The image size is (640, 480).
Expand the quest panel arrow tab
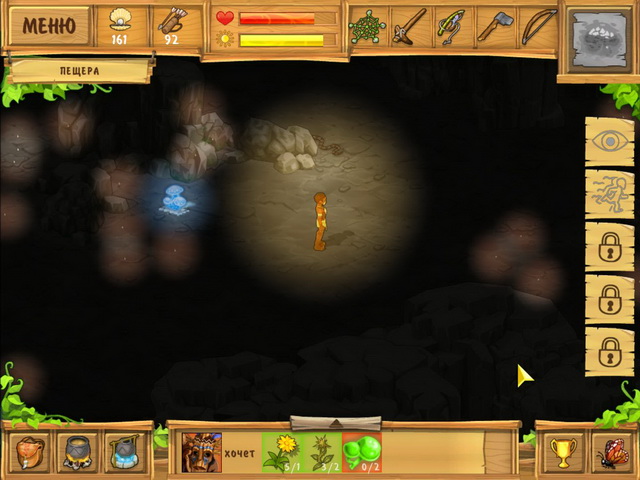coord(335,422)
